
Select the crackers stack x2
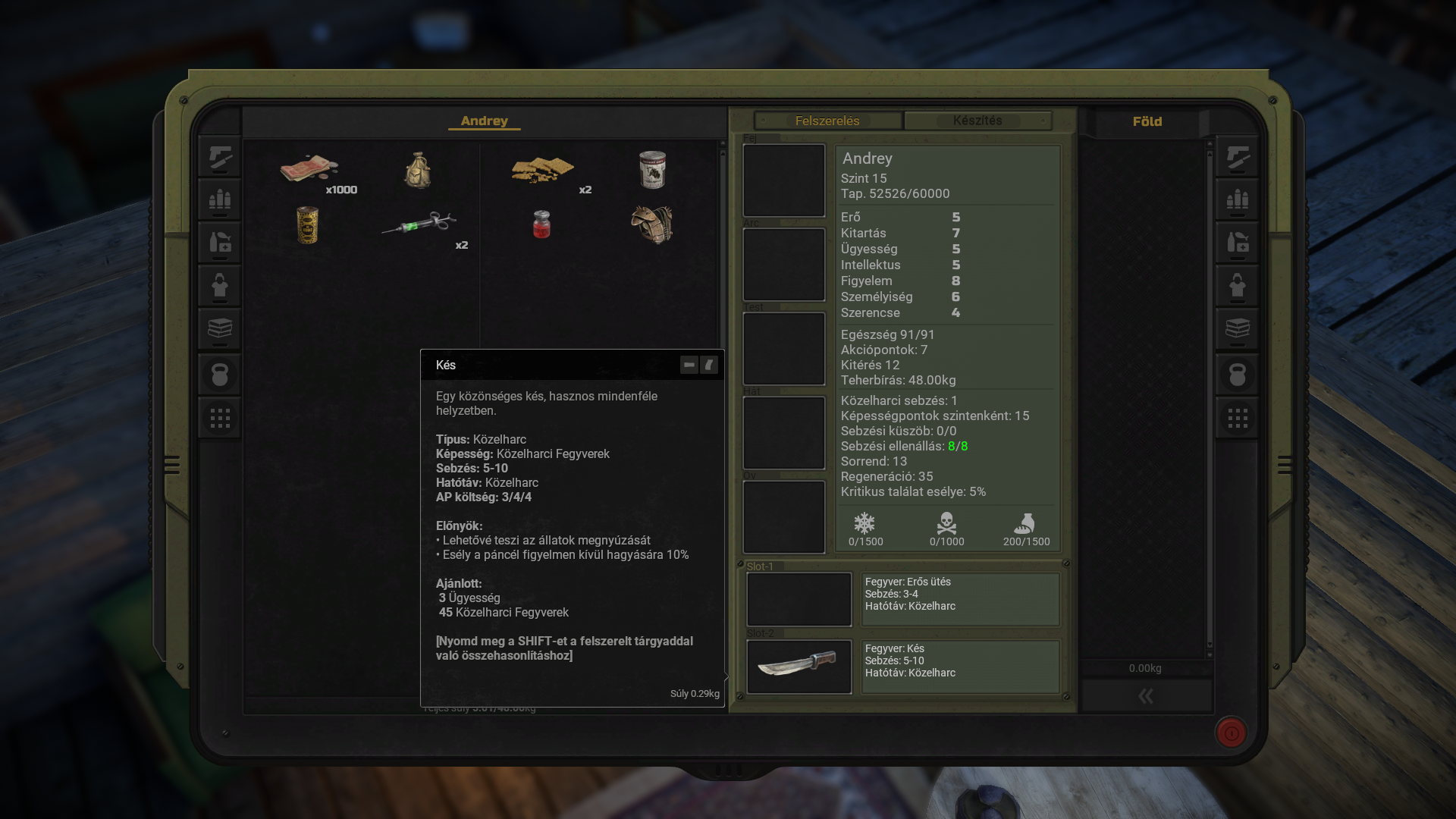point(542,170)
